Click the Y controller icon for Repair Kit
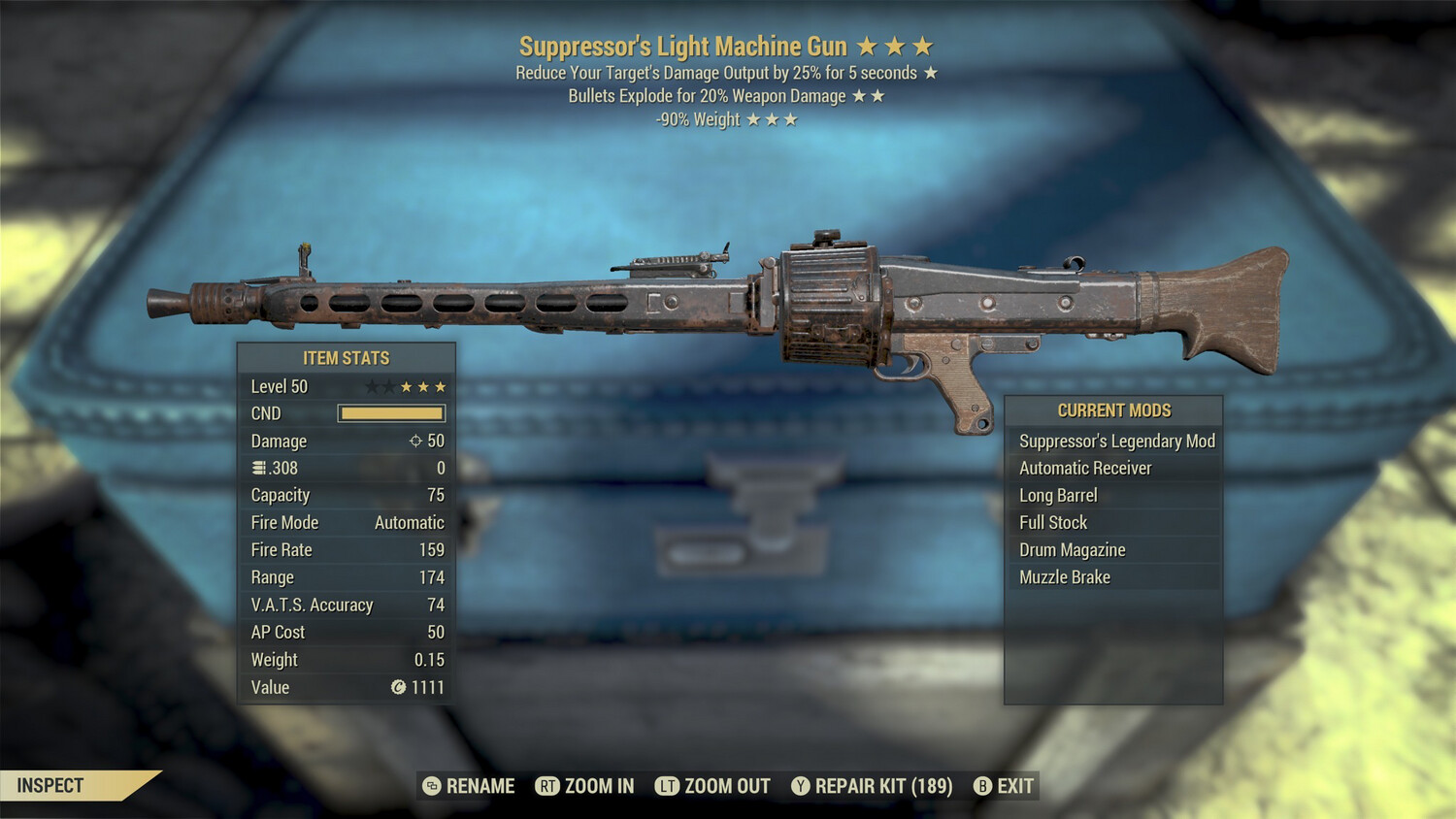Screen dimensions: 1456x819 click(802, 786)
